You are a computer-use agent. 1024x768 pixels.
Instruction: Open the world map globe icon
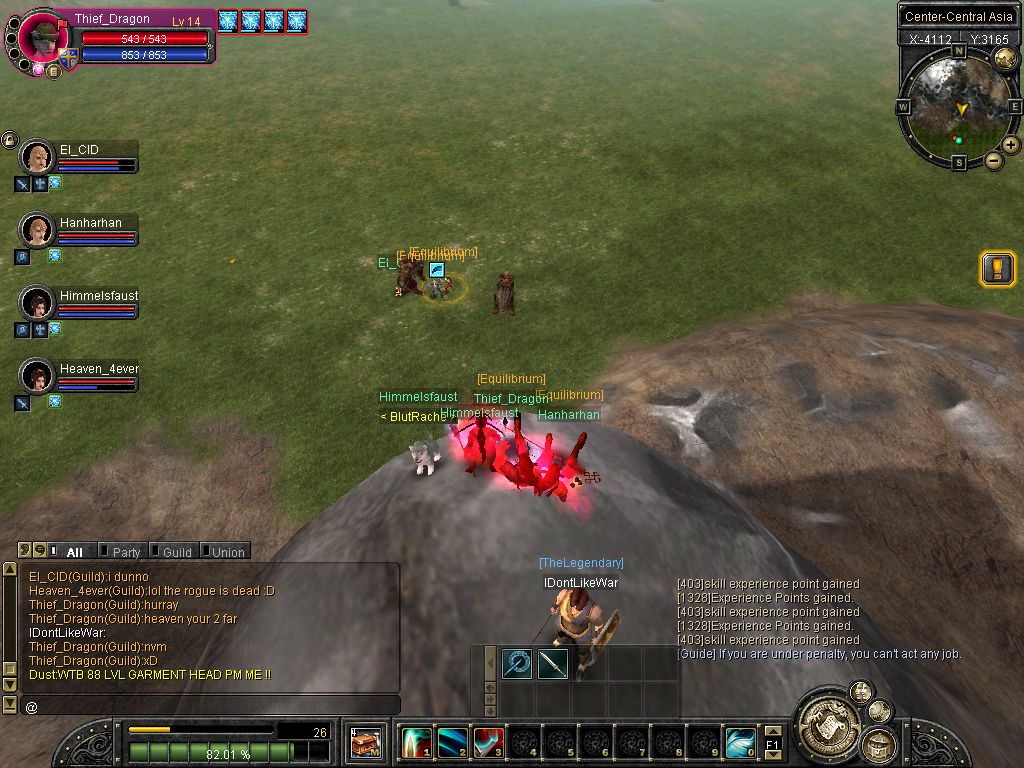(1004, 58)
